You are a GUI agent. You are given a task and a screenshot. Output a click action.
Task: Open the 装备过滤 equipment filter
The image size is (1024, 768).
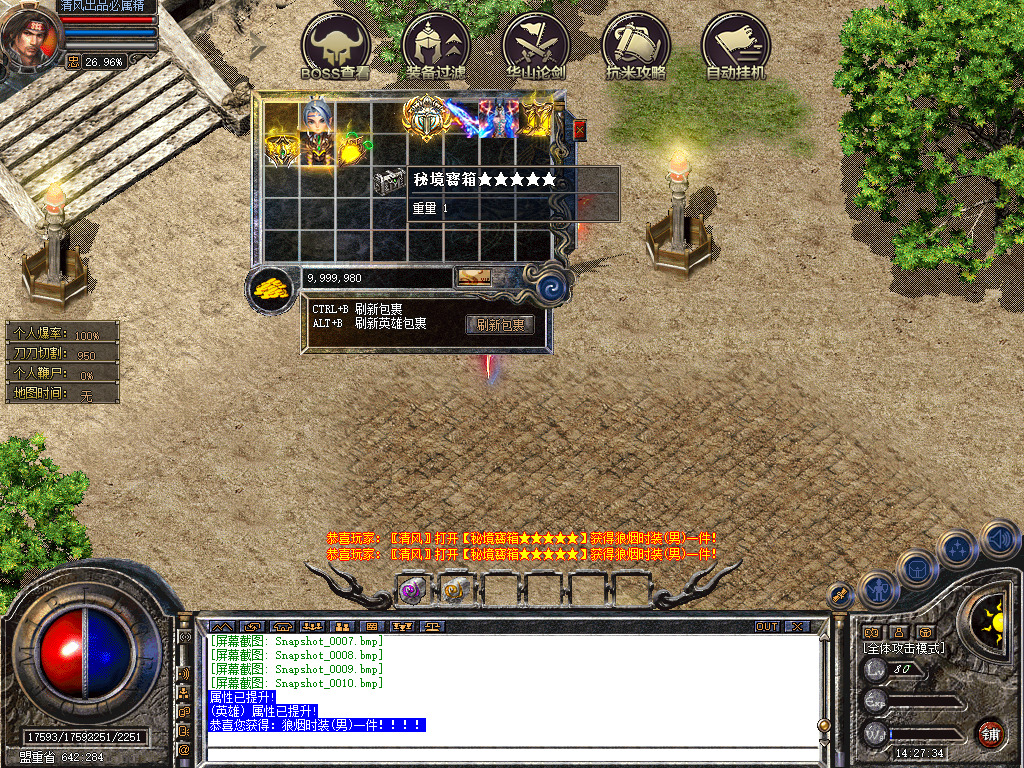436,47
